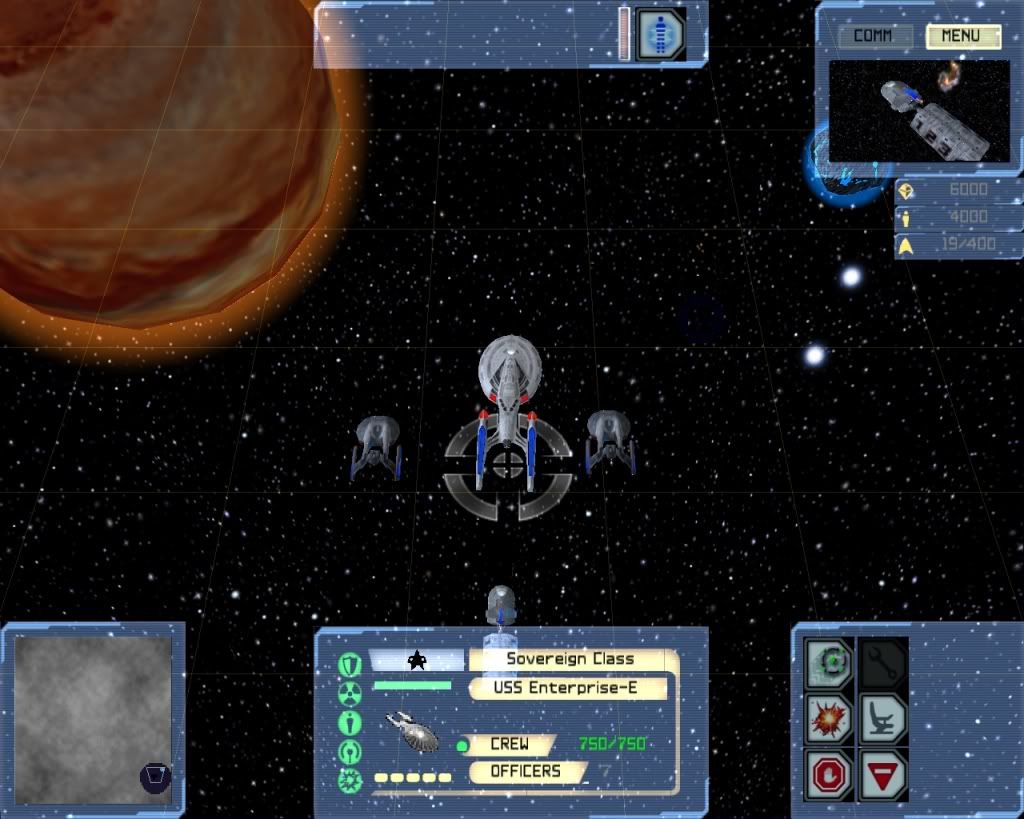Select the blue crew transporter icon

pyautogui.click(x=660, y=33)
